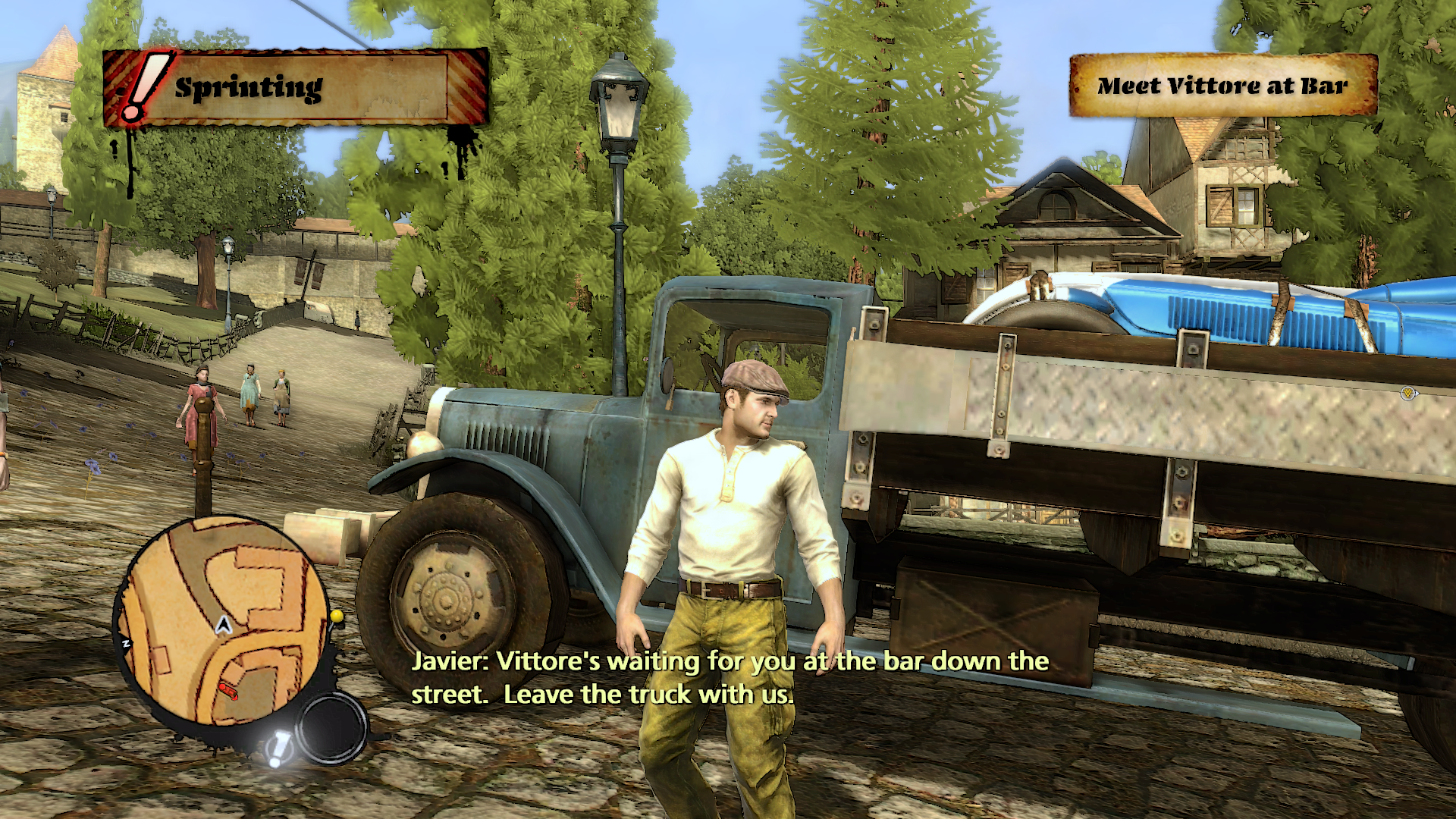Select the dark round gauge beside the minimap
Screen dimensions: 1456x819
[x=331, y=729]
